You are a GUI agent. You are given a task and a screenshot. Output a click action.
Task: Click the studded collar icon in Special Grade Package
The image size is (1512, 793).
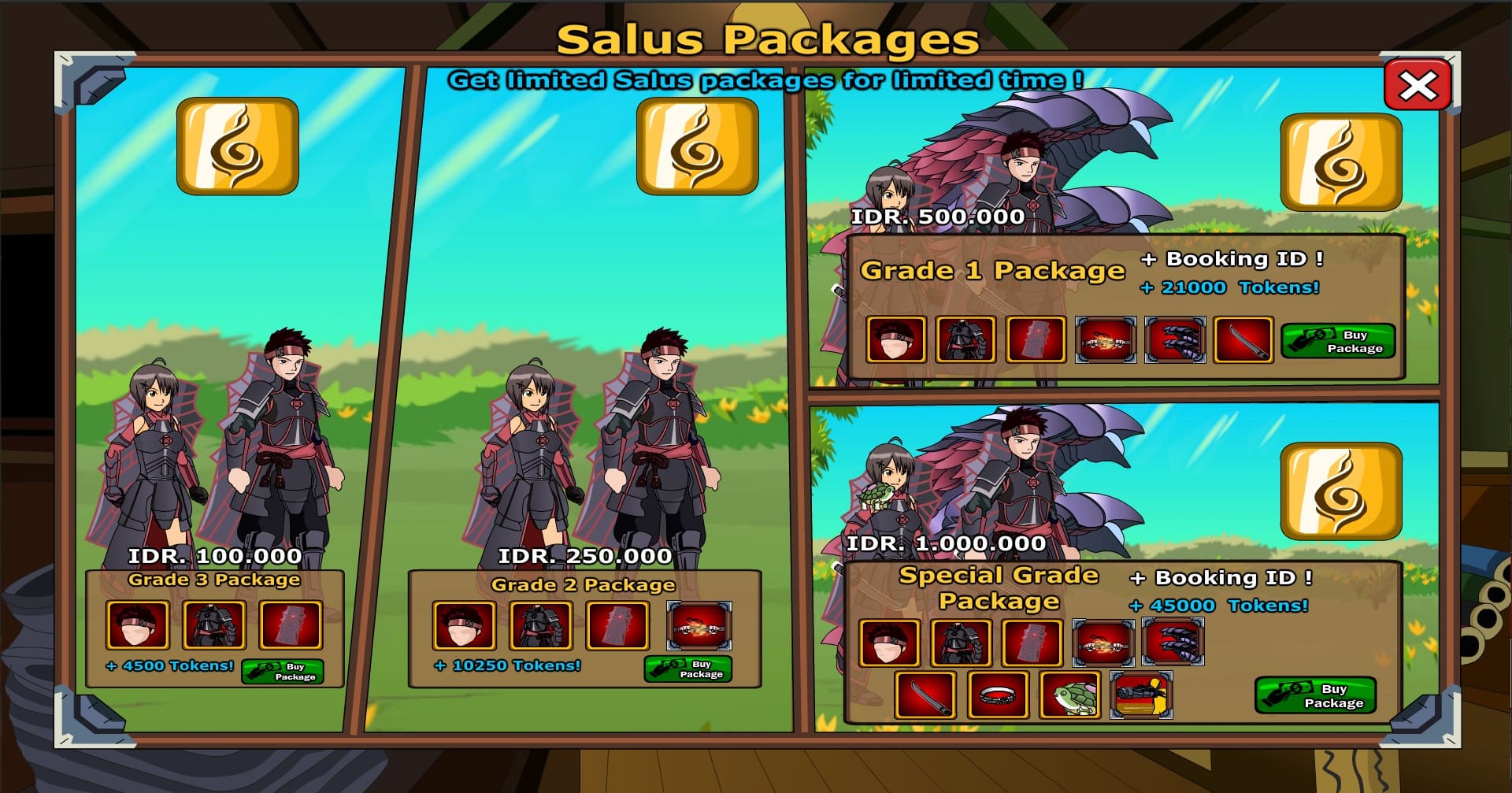point(1000,694)
